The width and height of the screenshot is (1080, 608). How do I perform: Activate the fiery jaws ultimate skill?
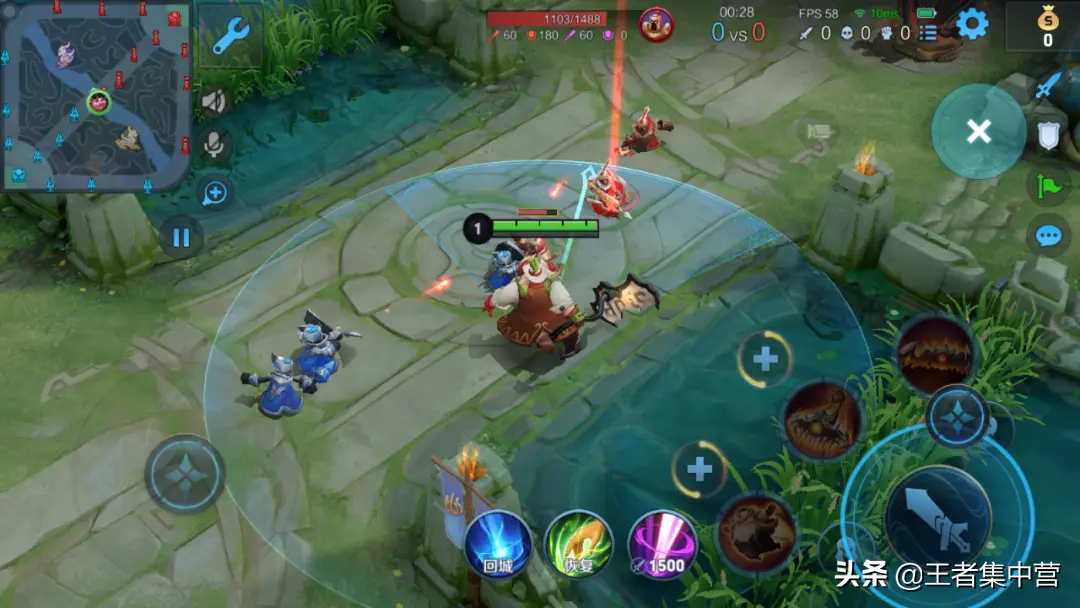[935, 353]
